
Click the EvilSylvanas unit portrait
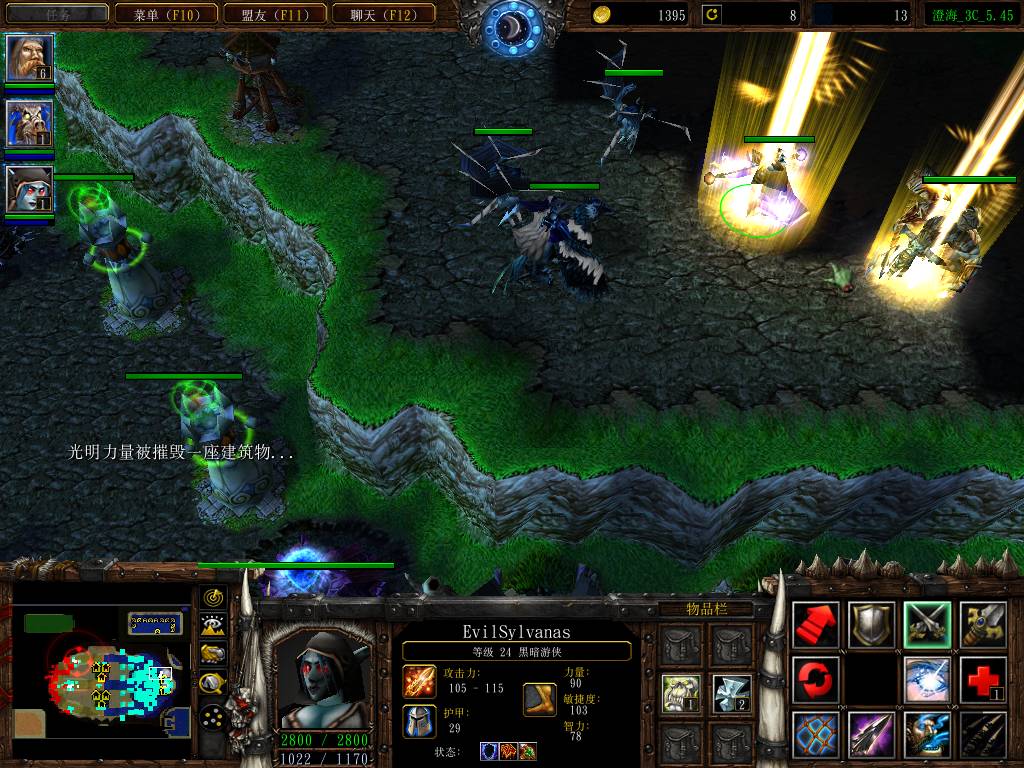point(322,680)
